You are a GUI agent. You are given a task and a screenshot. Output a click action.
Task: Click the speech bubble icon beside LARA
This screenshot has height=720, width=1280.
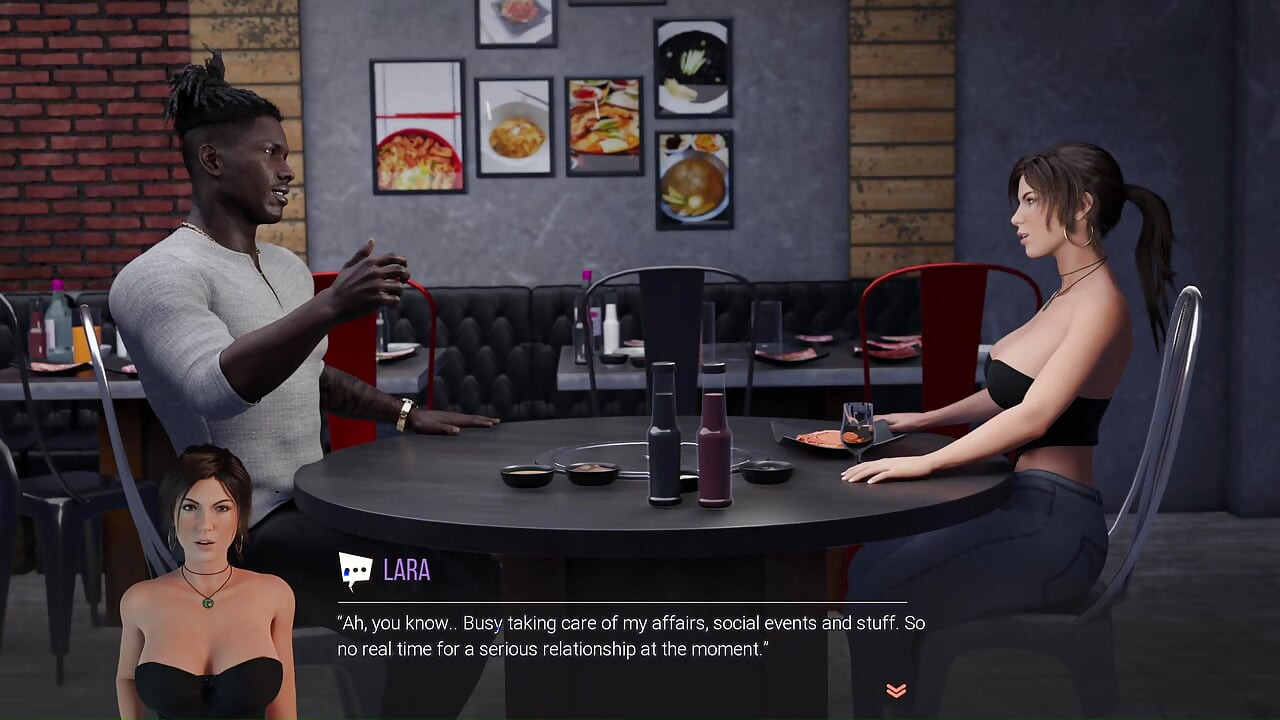coord(355,571)
